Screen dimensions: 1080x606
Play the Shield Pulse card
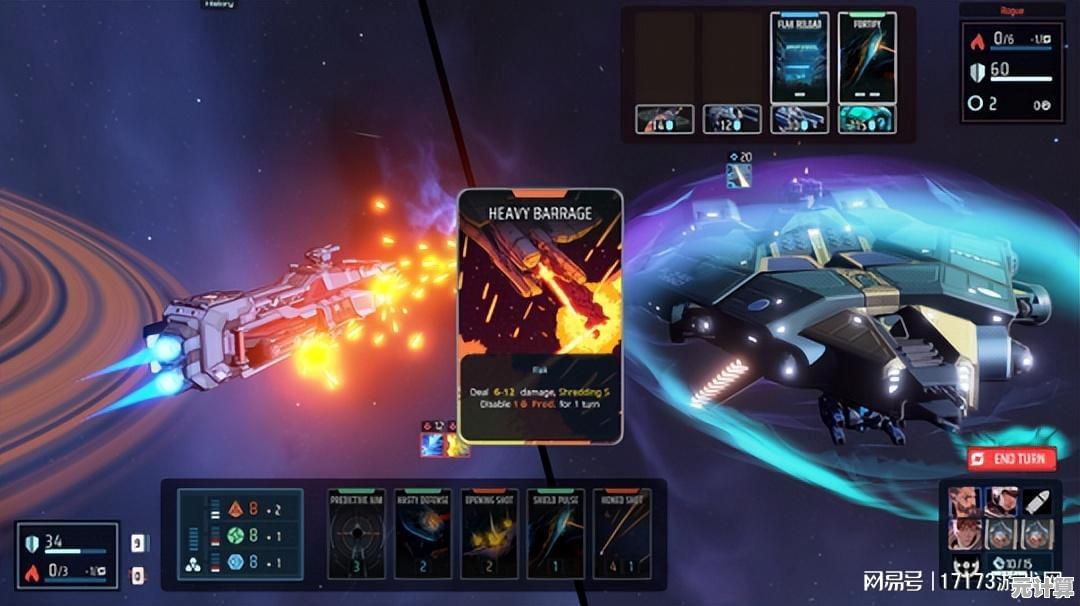pyautogui.click(x=555, y=533)
